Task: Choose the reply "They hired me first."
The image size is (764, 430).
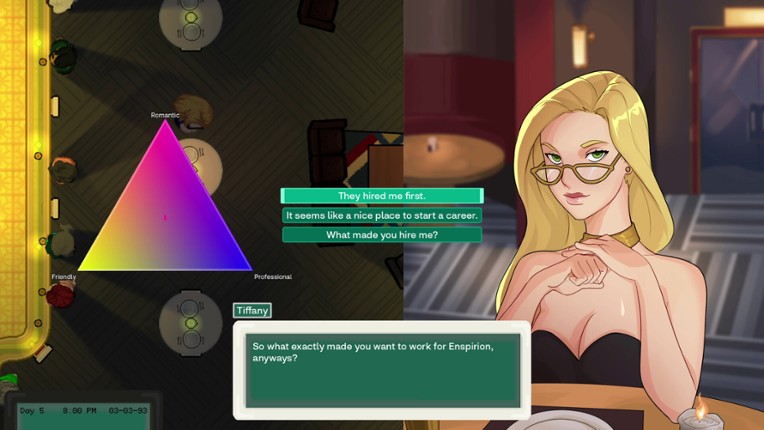Action: coord(382,196)
